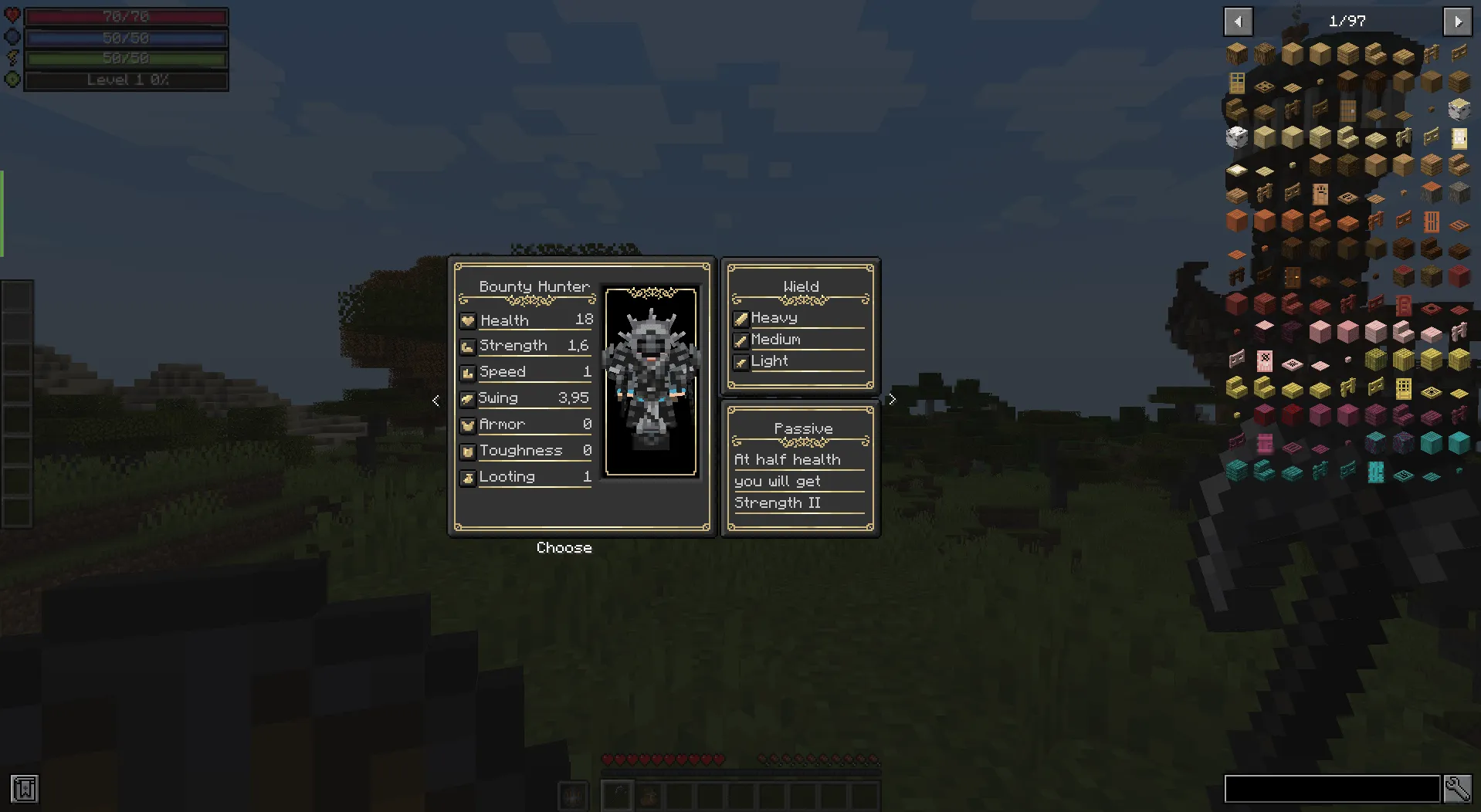Image resolution: width=1481 pixels, height=812 pixels.
Task: Click the Looting stat icon
Action: point(468,476)
